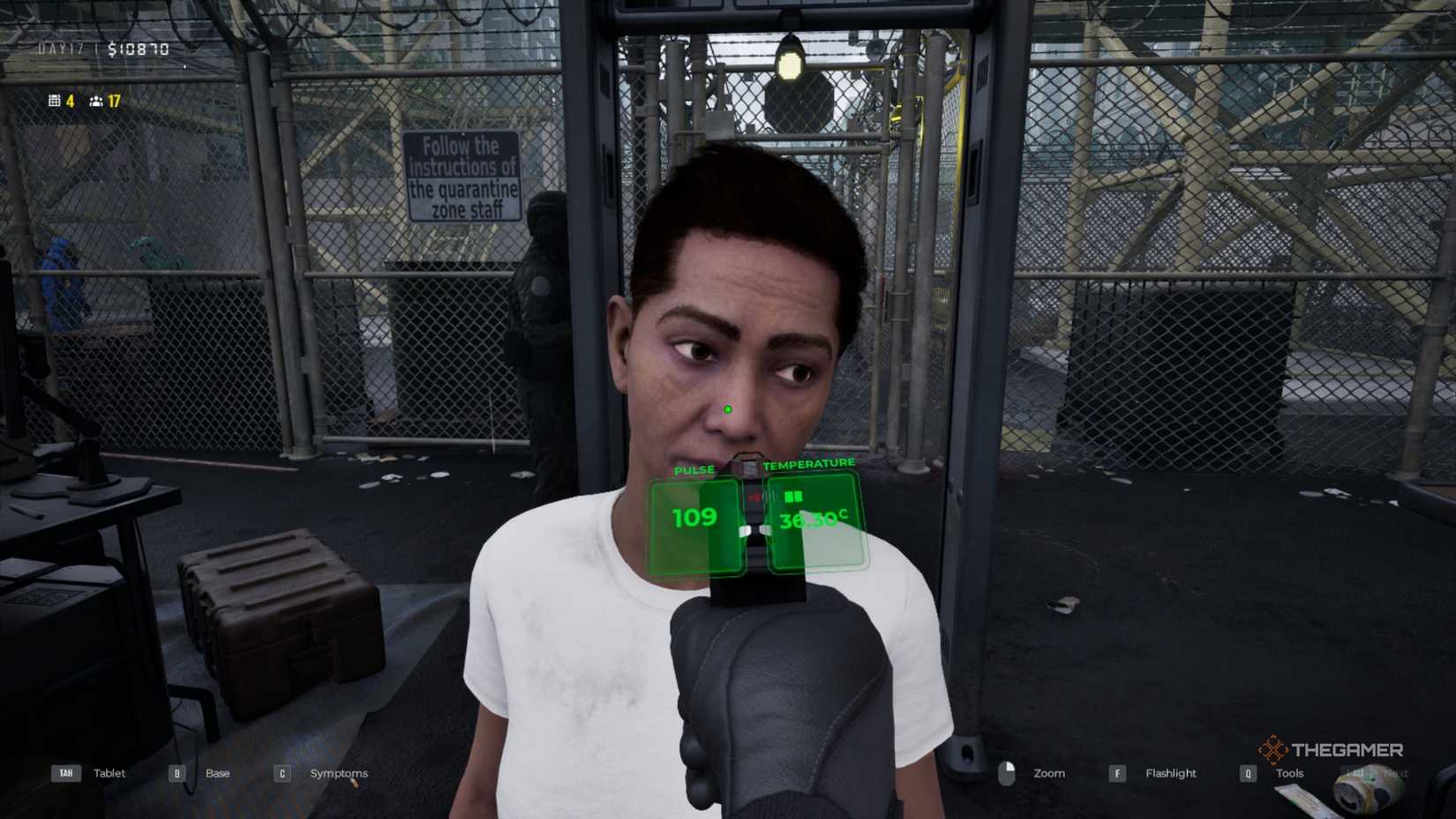This screenshot has height=819, width=1456.
Task: Open the Symptoms panel
Action: point(339,773)
